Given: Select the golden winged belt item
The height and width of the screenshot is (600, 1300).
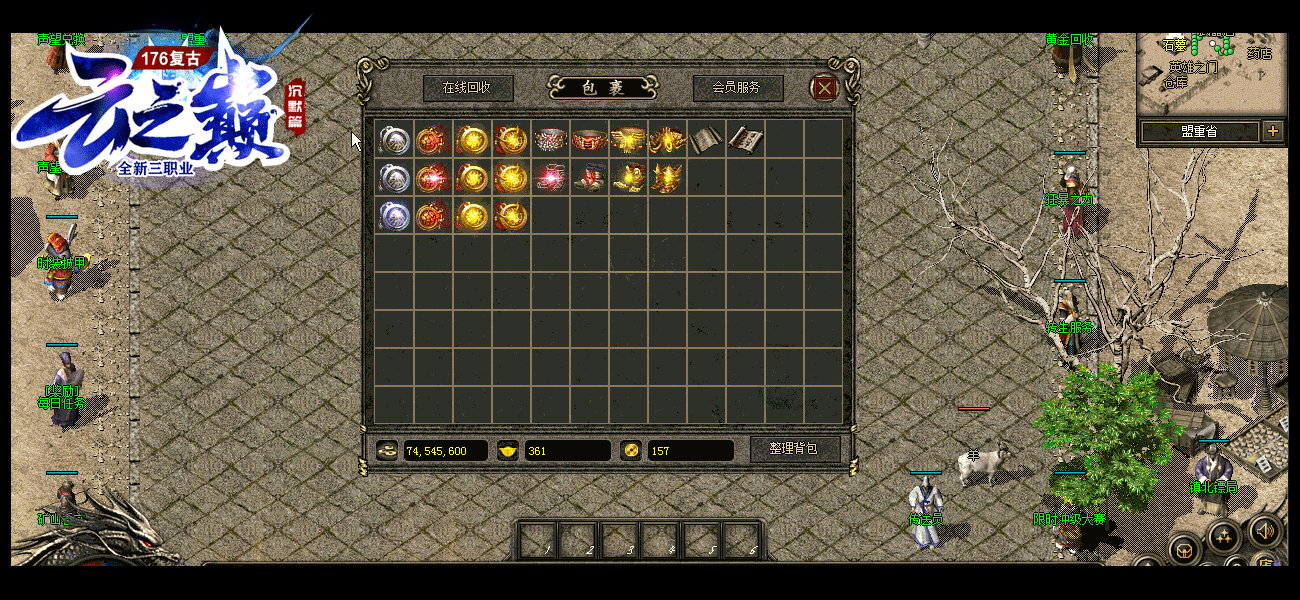Looking at the screenshot, I should (x=628, y=139).
